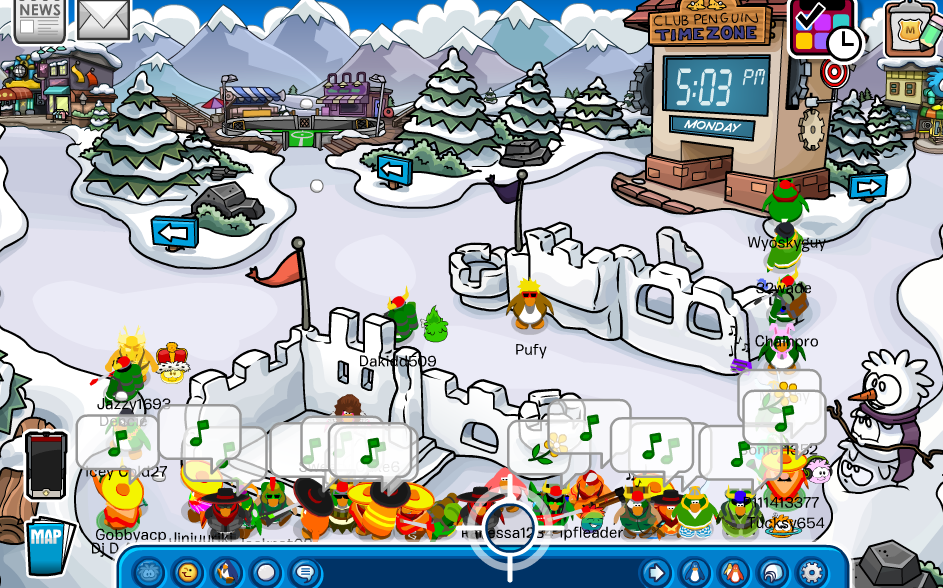Open the spy phone
The image size is (943, 588).
[46, 464]
